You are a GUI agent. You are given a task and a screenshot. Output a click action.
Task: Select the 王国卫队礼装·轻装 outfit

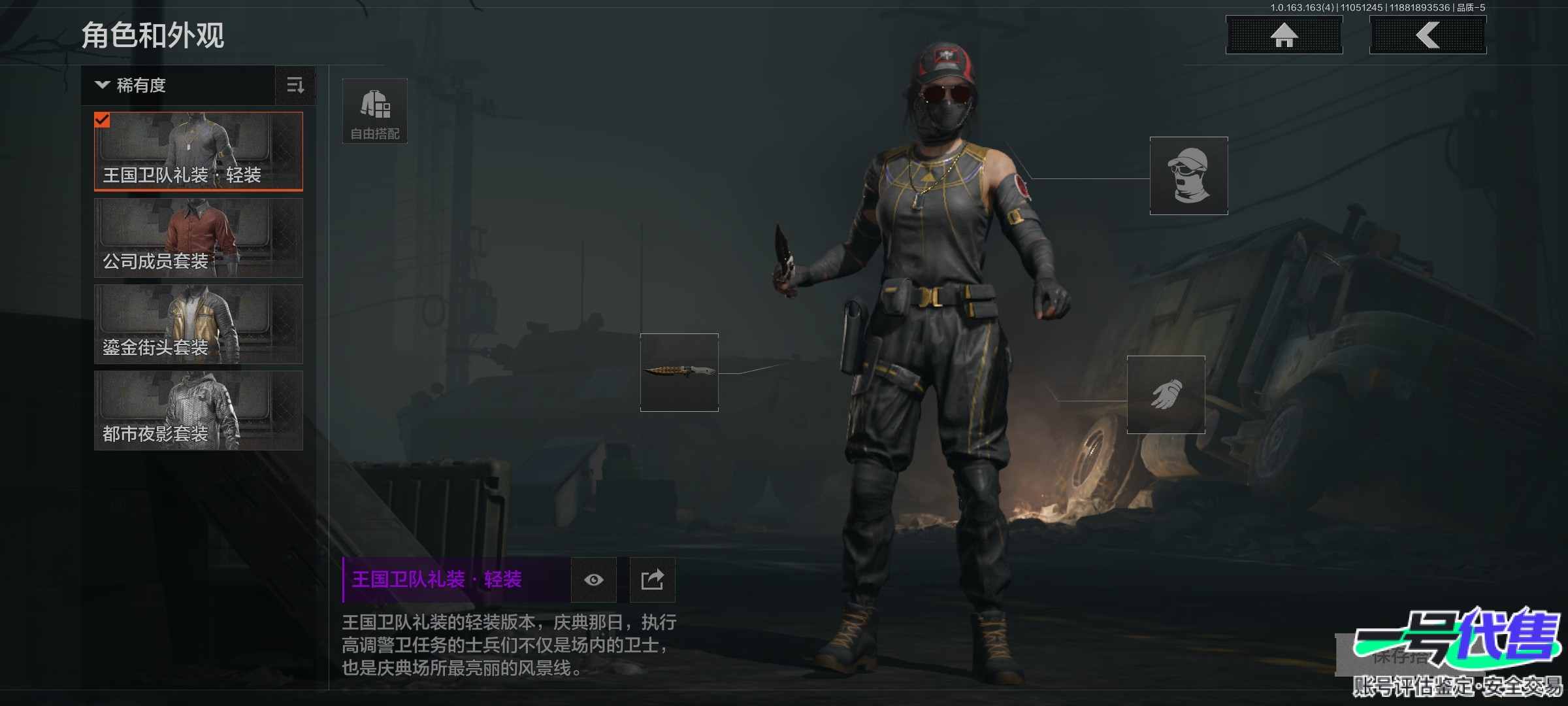199,151
